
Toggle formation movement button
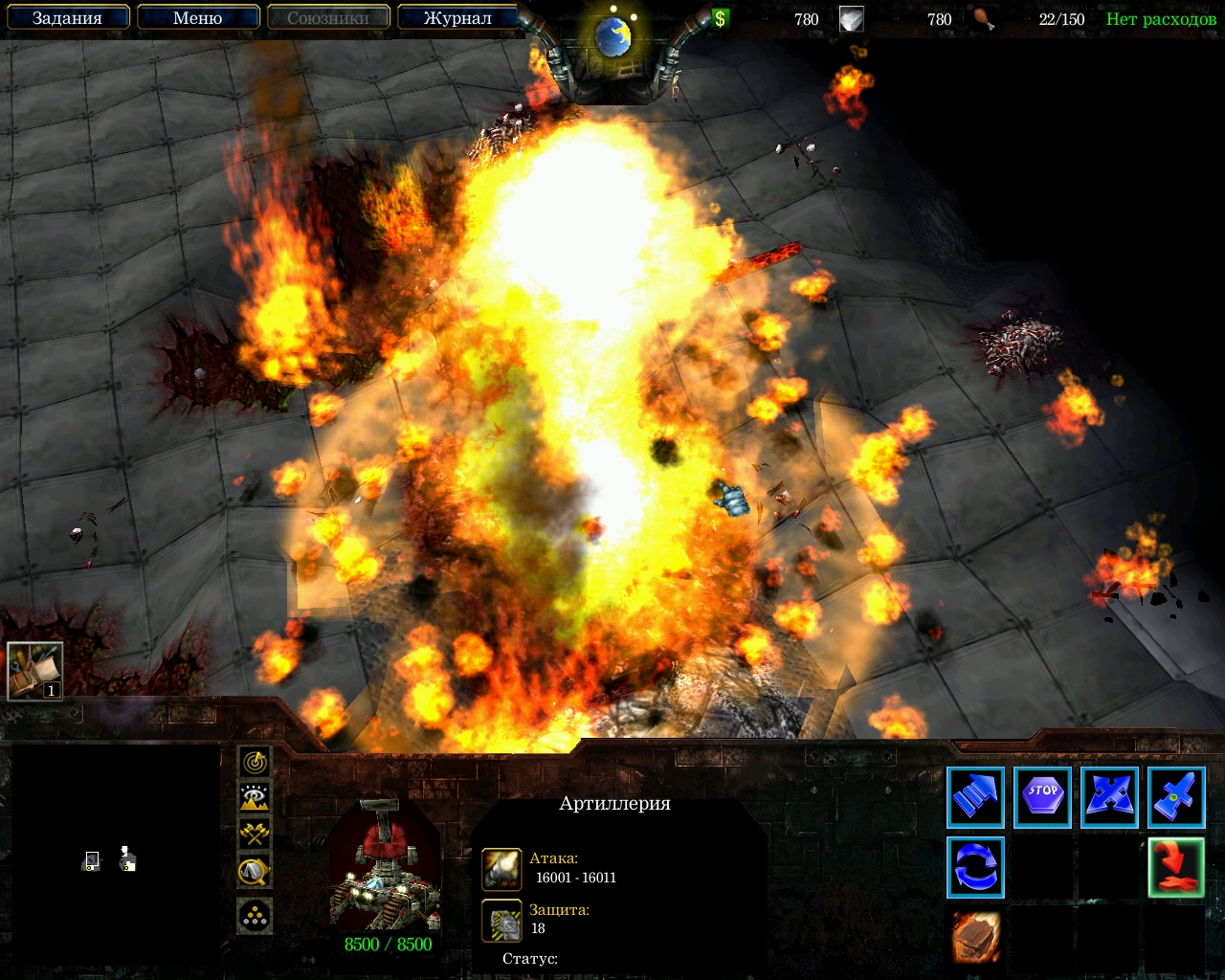pos(255,916)
